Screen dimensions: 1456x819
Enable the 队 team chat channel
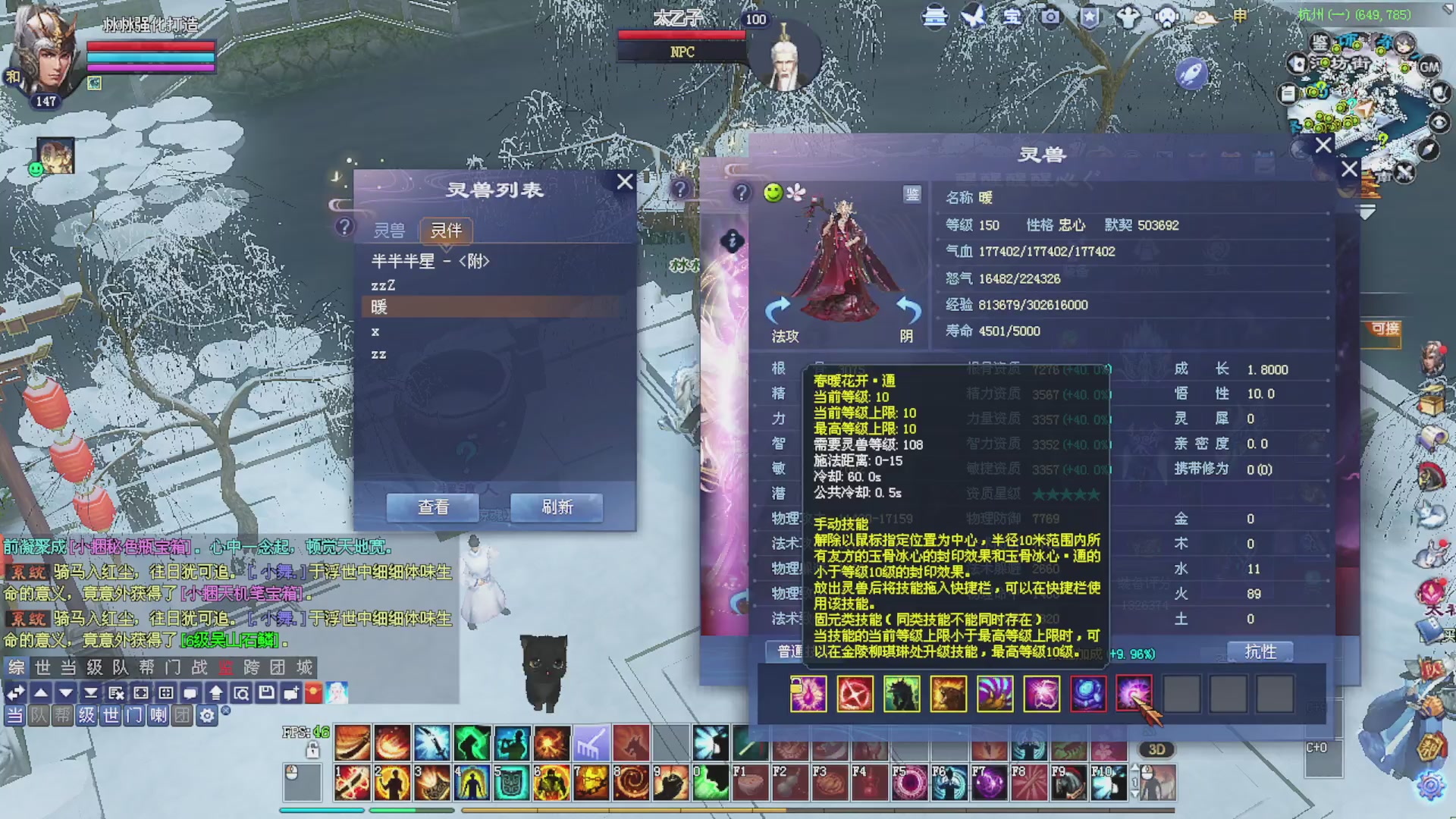37,715
